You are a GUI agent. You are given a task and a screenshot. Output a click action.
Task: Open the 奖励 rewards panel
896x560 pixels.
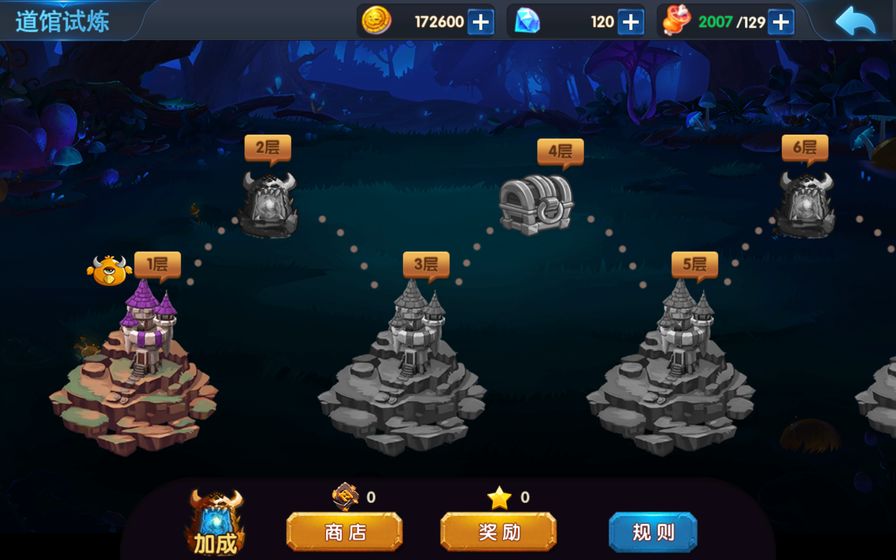tap(498, 531)
